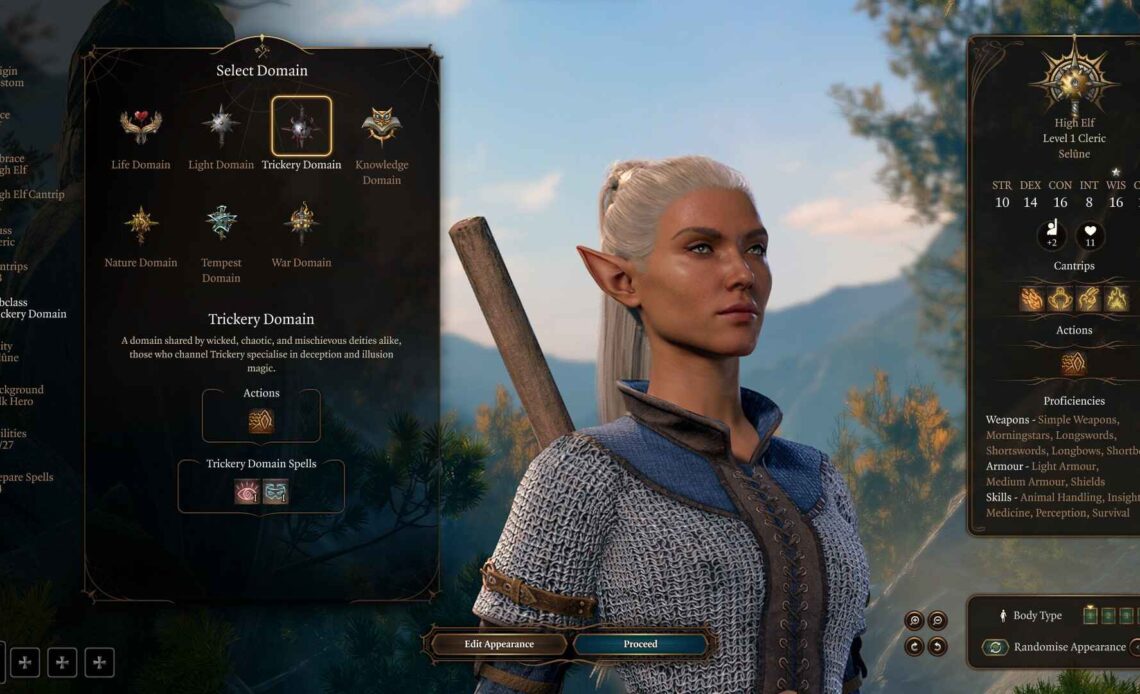Viewport: 1140px width, 694px height.
Task: Select the Tempest Domain
Action: point(221,225)
